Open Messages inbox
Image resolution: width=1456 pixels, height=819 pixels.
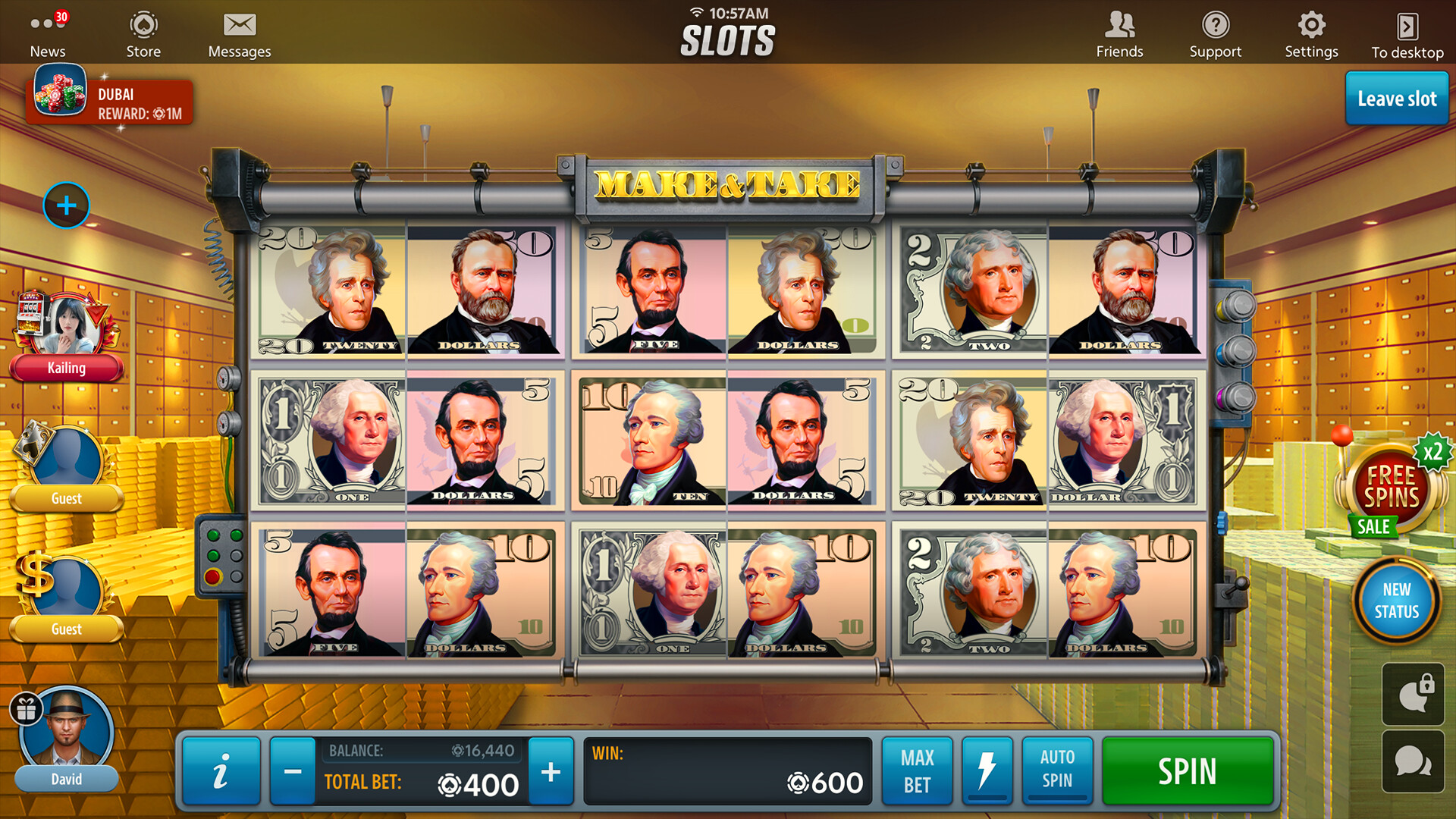[x=240, y=32]
